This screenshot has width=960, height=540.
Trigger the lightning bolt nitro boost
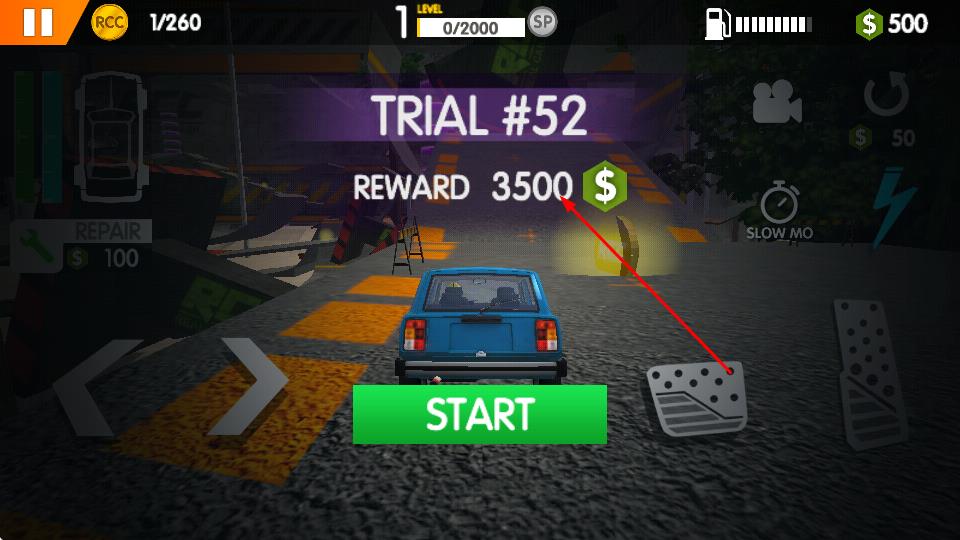893,208
